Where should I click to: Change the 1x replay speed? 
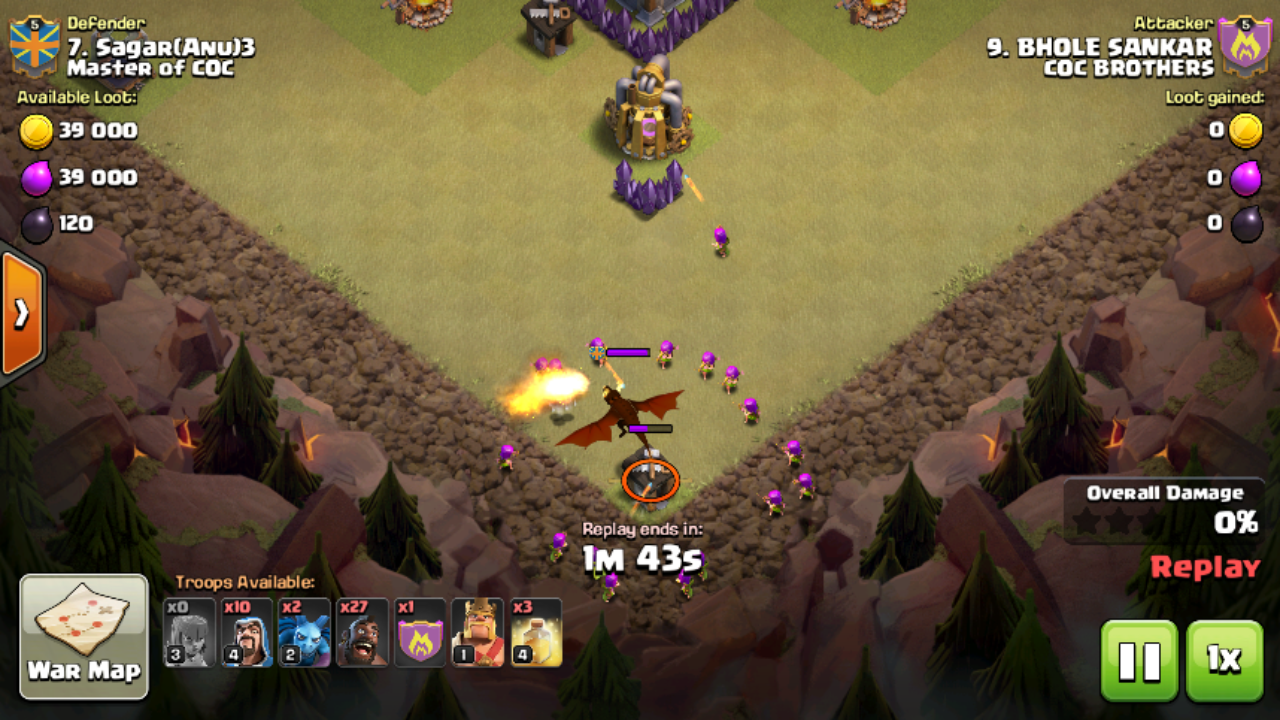pos(1223,660)
